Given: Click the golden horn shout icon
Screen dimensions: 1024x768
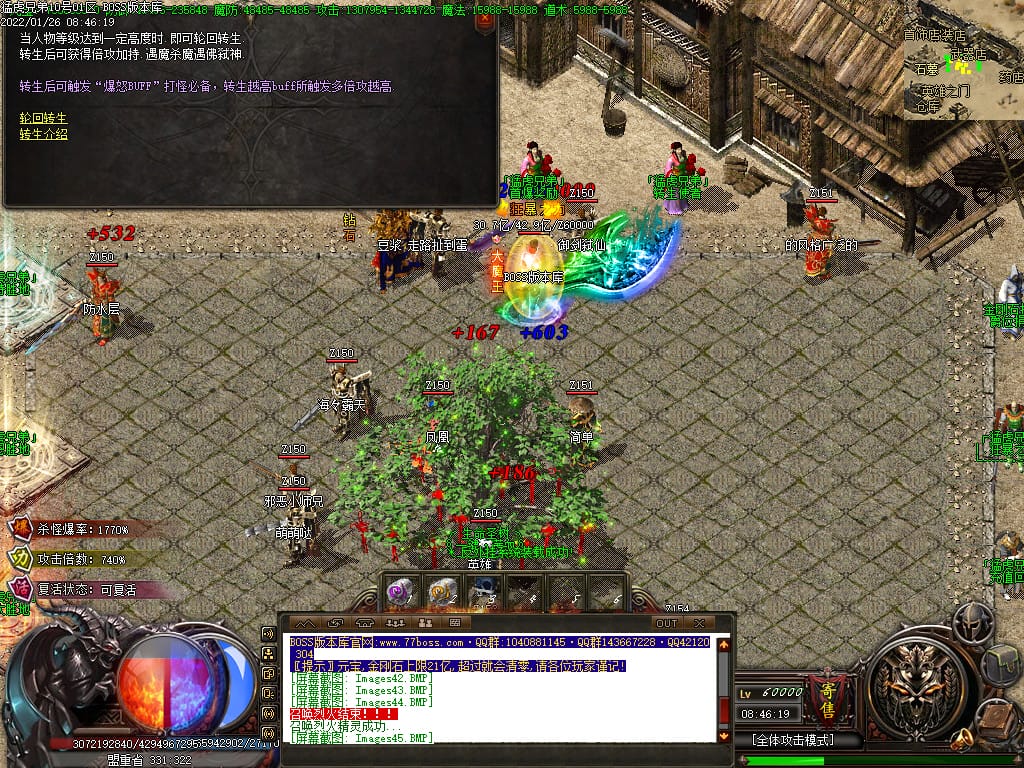Looking at the screenshot, I should [964, 740].
